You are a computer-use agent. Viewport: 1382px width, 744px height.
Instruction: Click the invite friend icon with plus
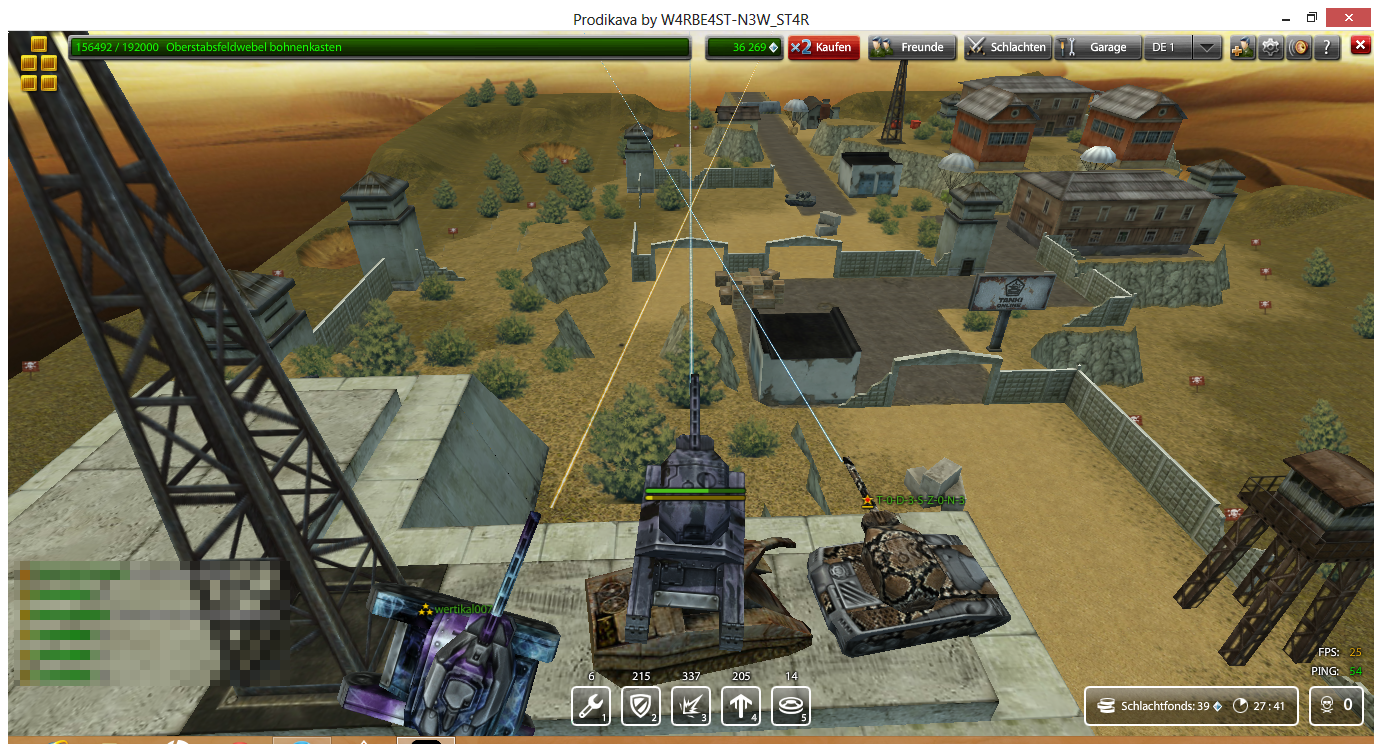pyautogui.click(x=1242, y=47)
